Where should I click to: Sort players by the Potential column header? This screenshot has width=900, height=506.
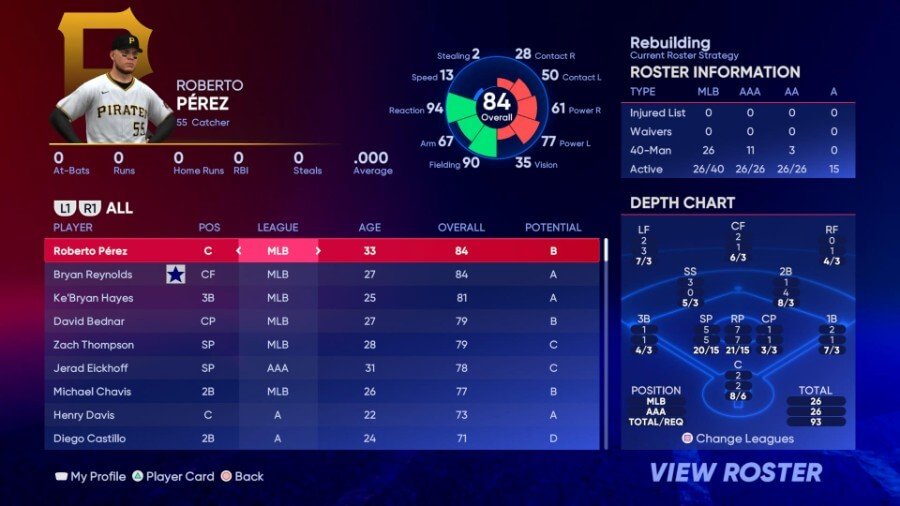(553, 228)
